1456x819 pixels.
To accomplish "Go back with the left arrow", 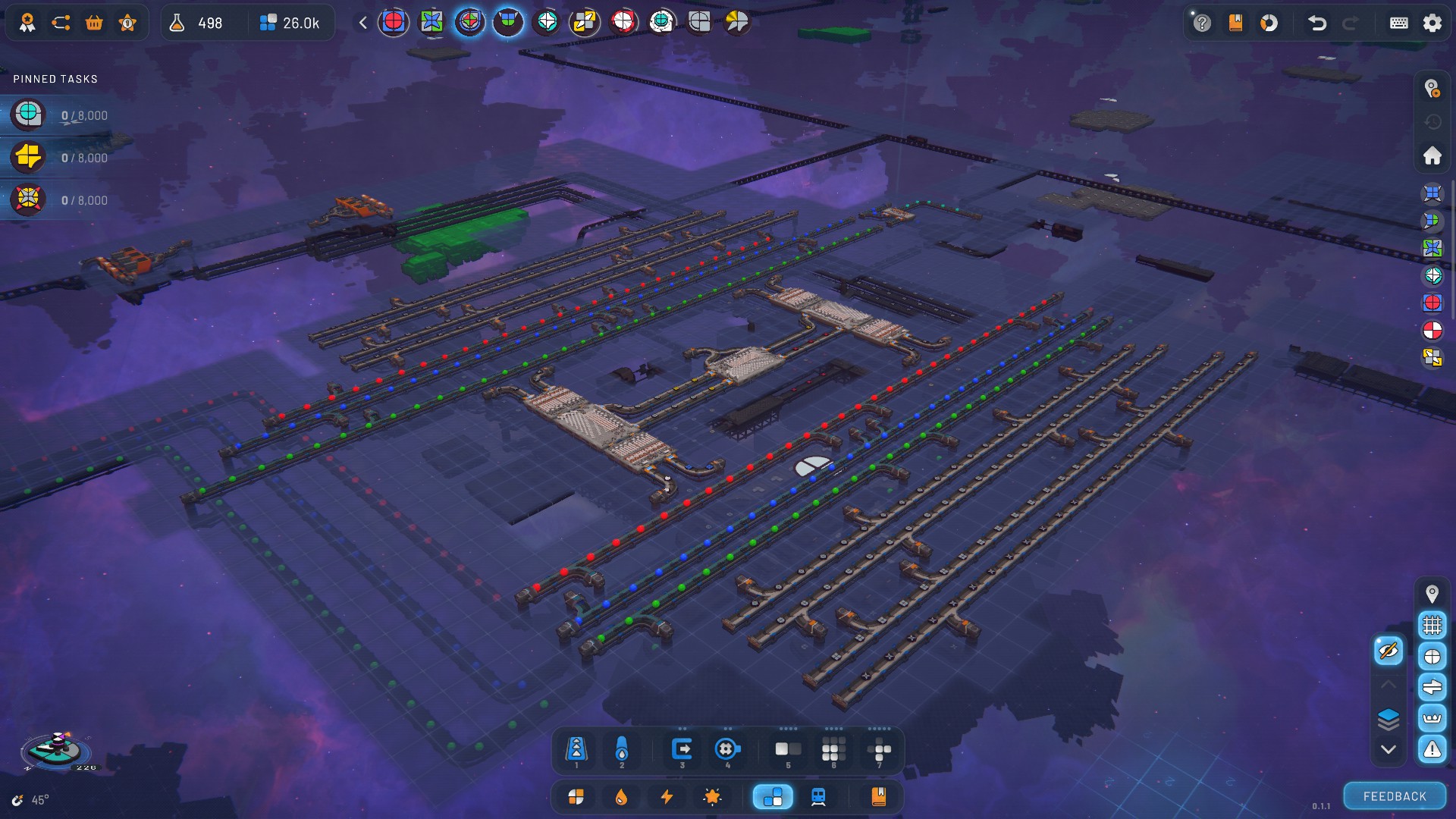I will click(363, 23).
